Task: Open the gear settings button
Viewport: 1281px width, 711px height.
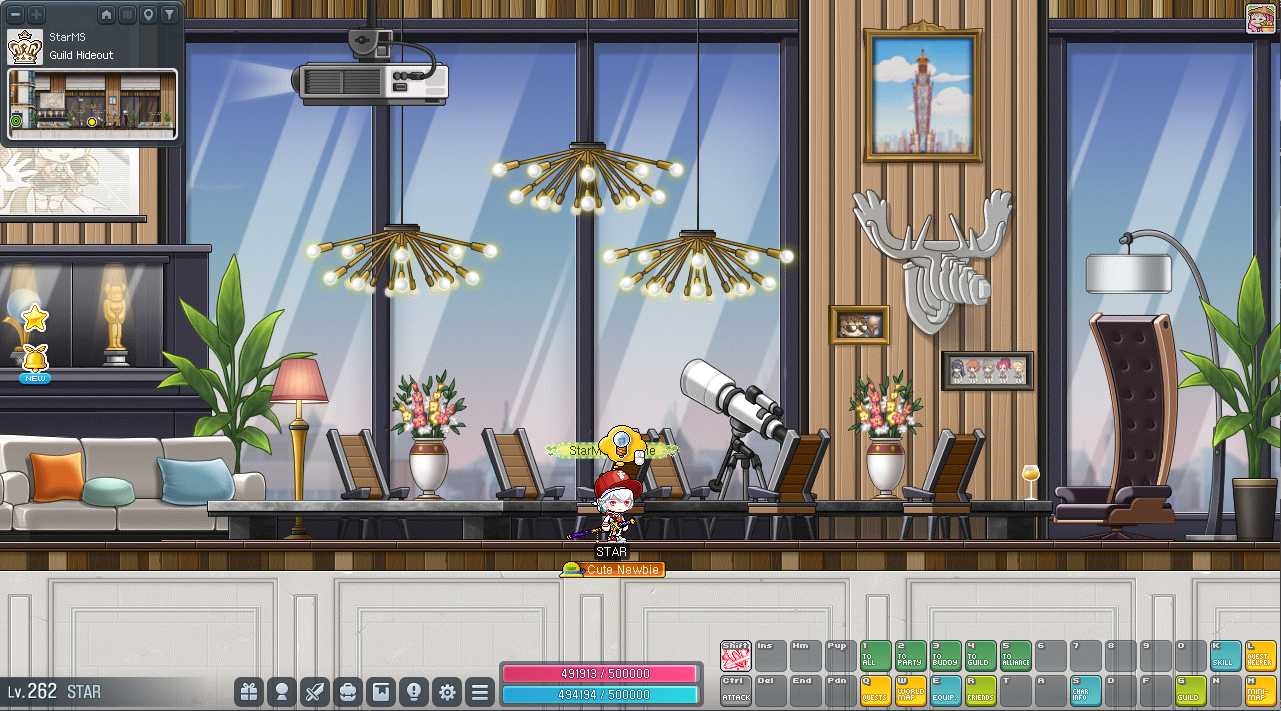Action: tap(447, 691)
